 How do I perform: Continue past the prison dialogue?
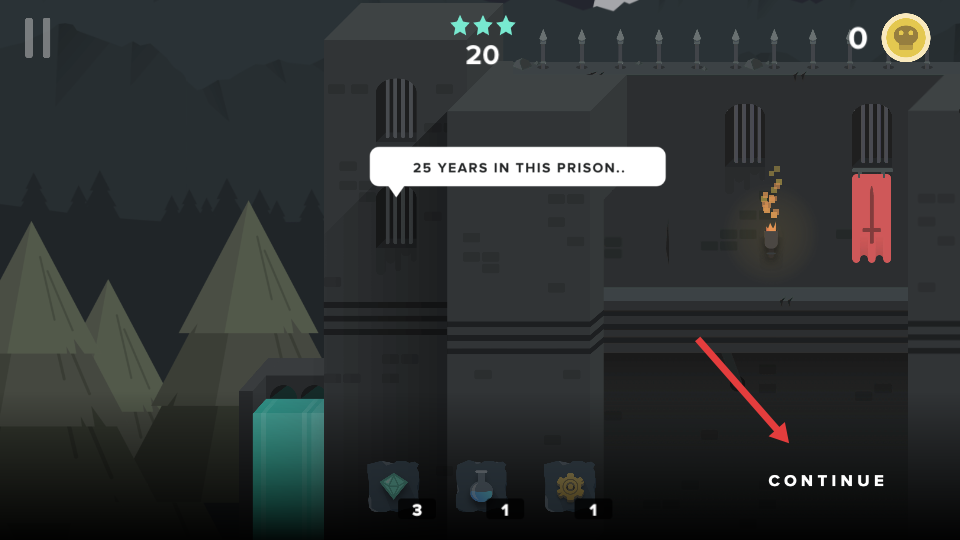pyautogui.click(x=827, y=481)
